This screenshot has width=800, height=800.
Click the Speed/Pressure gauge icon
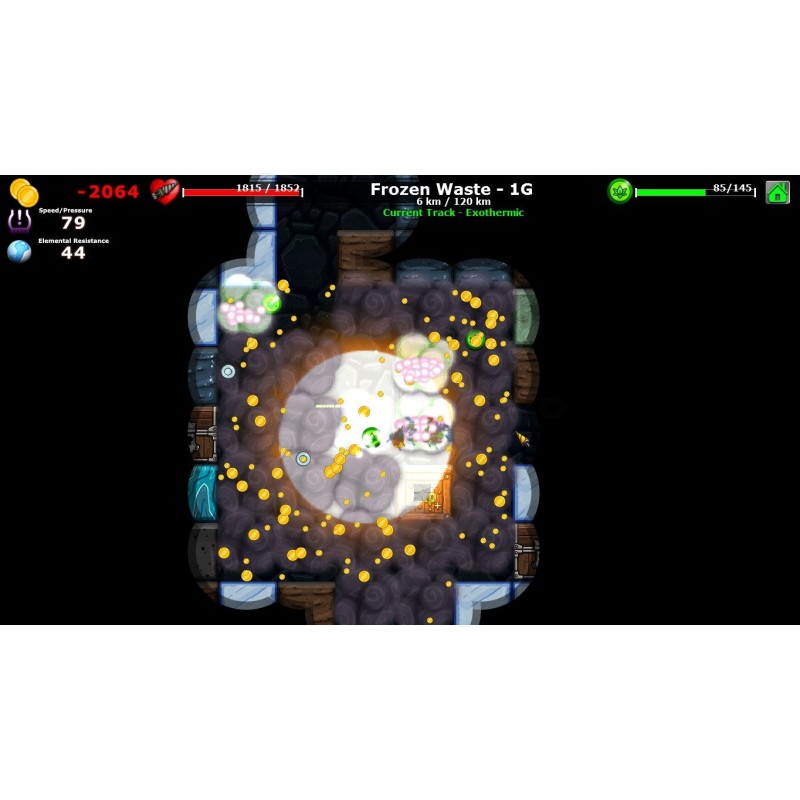pos(19,220)
